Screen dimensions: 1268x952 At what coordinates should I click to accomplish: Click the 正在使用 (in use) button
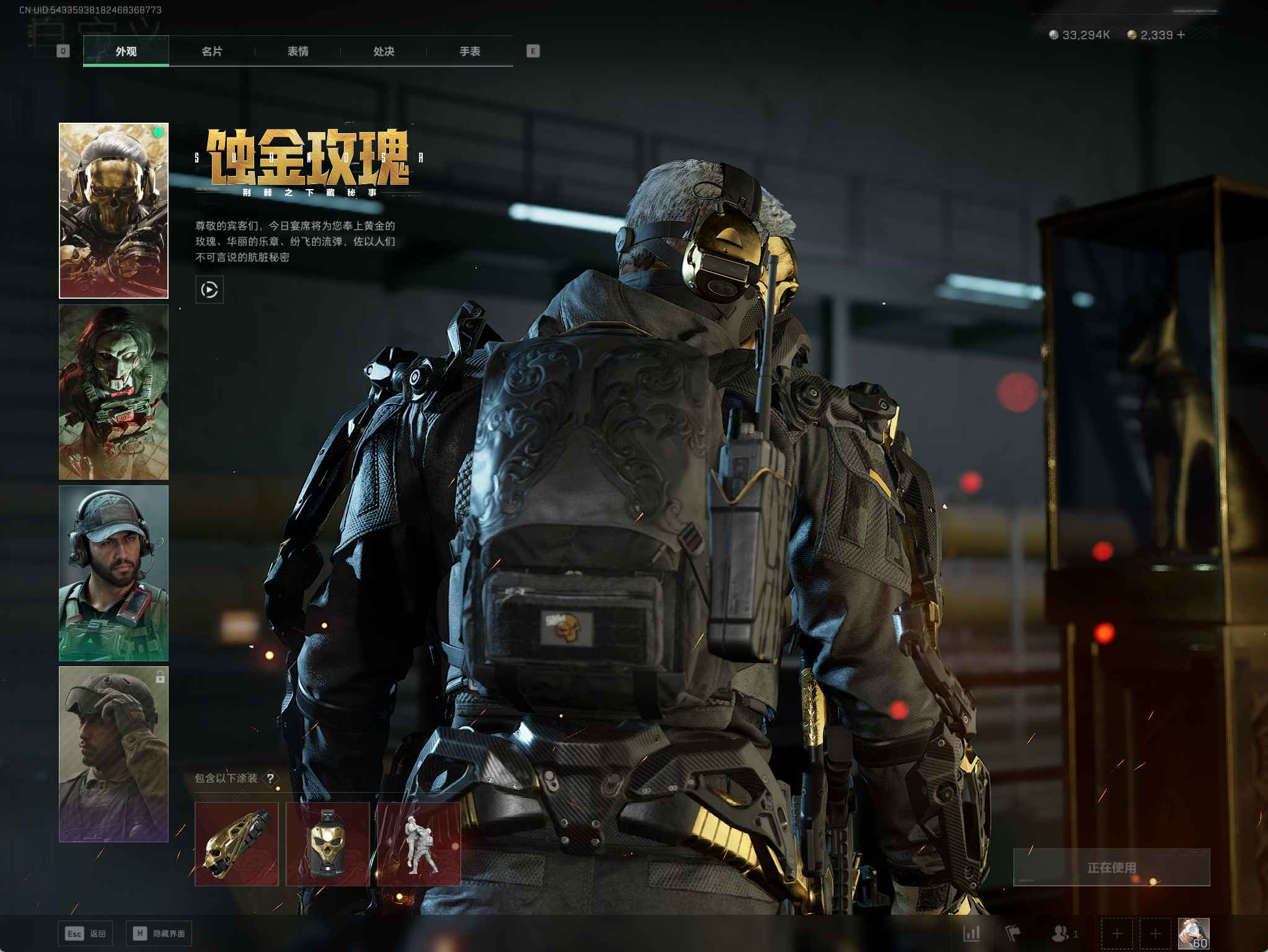tap(1111, 867)
